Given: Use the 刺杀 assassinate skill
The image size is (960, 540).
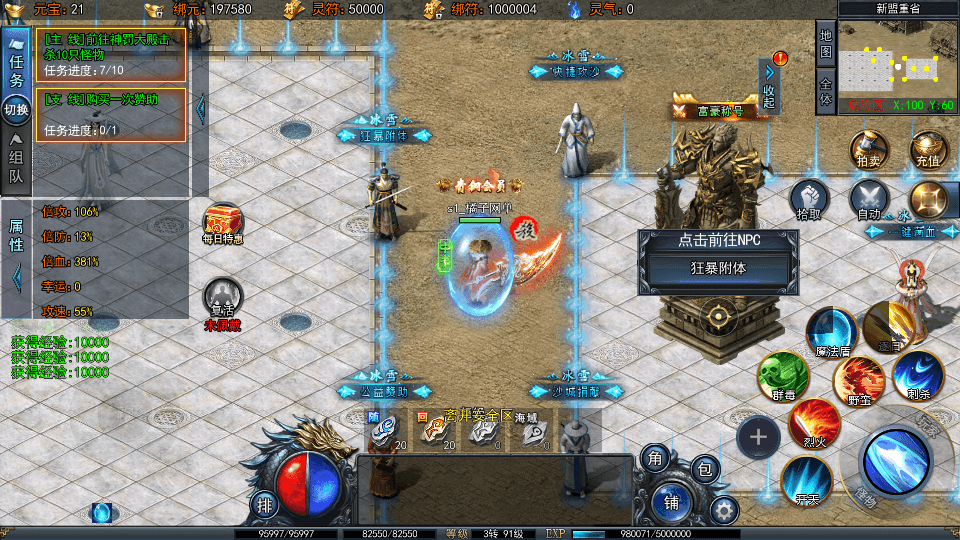Looking at the screenshot, I should 917,376.
